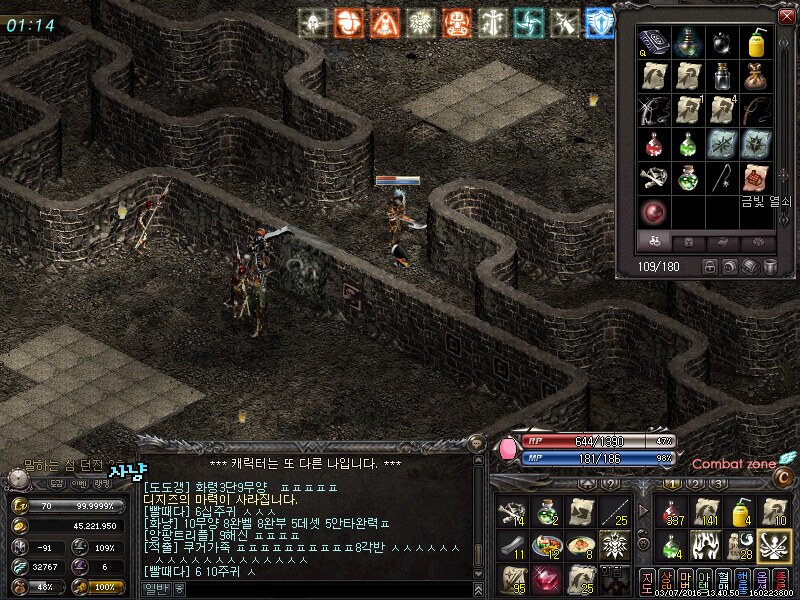The image size is (800, 600).
Task: Use the red potion quick slot with 337
Action: [673, 512]
